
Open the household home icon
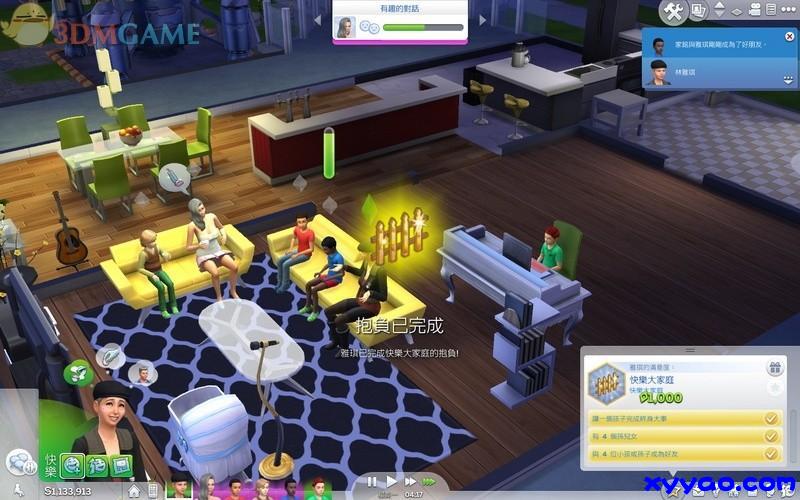[134, 491]
